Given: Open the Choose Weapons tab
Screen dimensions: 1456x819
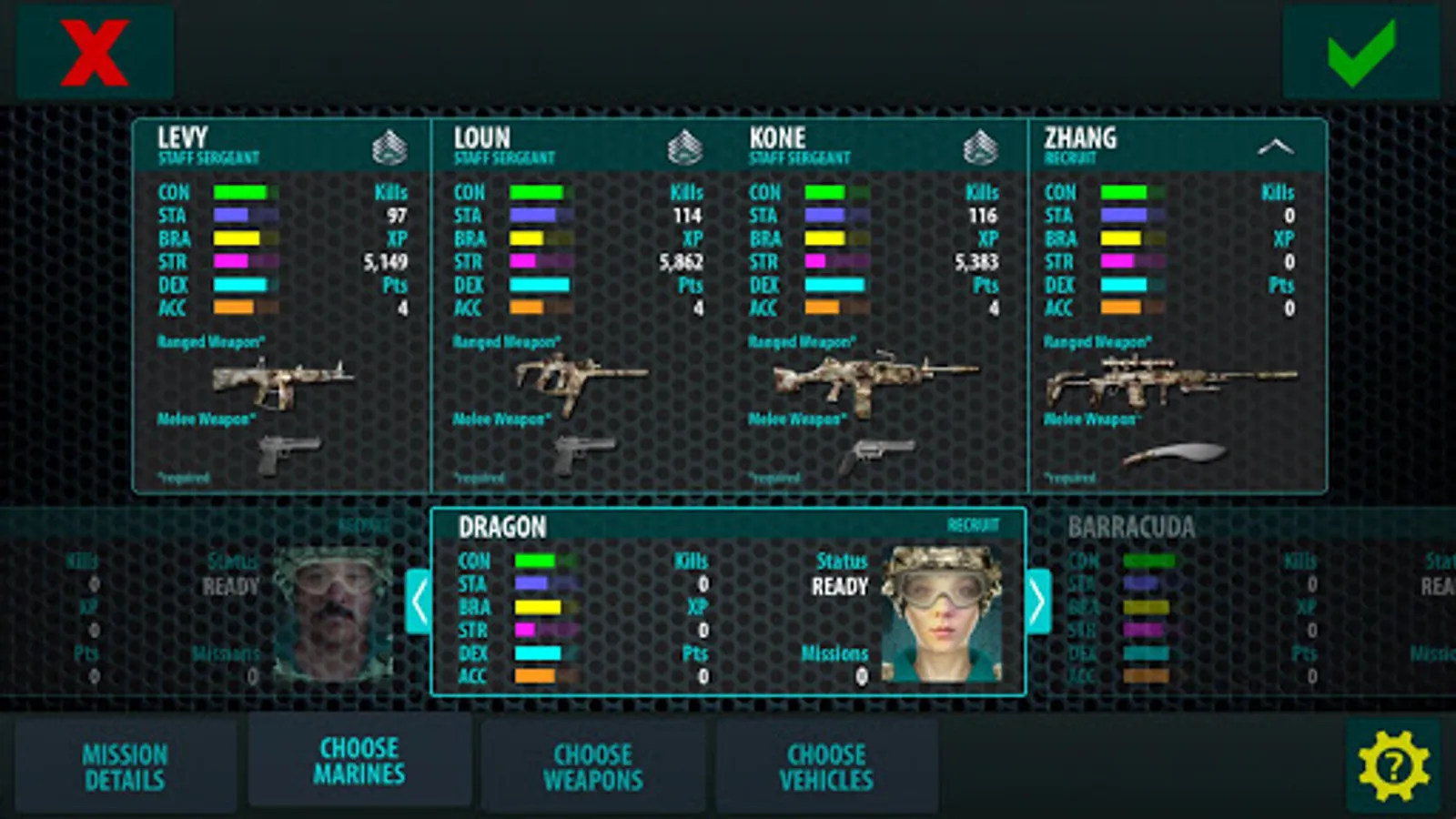Looking at the screenshot, I should [593, 766].
